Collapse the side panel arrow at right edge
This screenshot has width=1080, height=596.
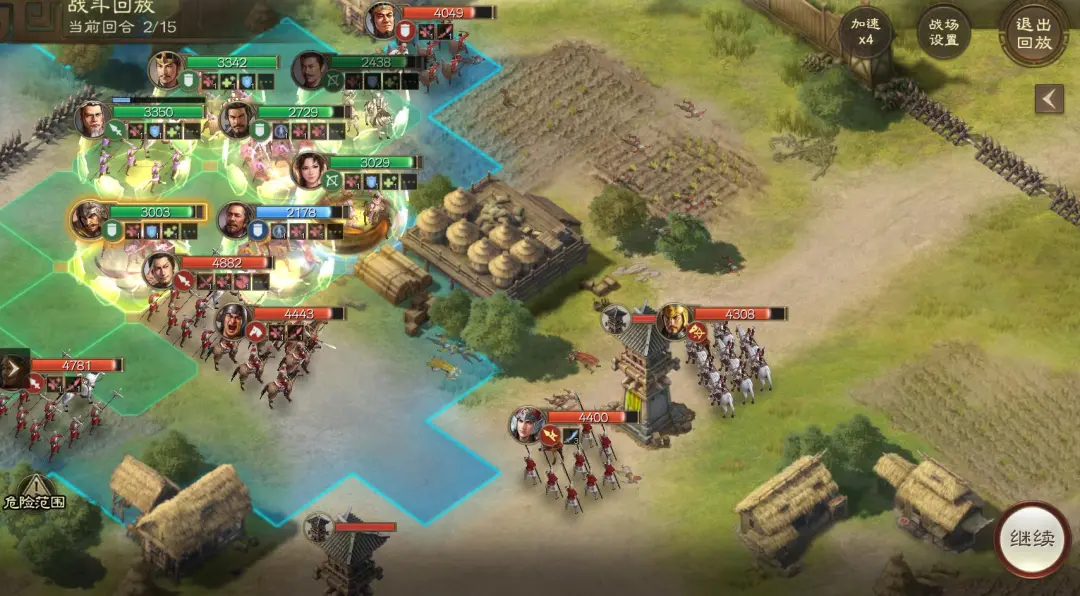pyautogui.click(x=1048, y=99)
